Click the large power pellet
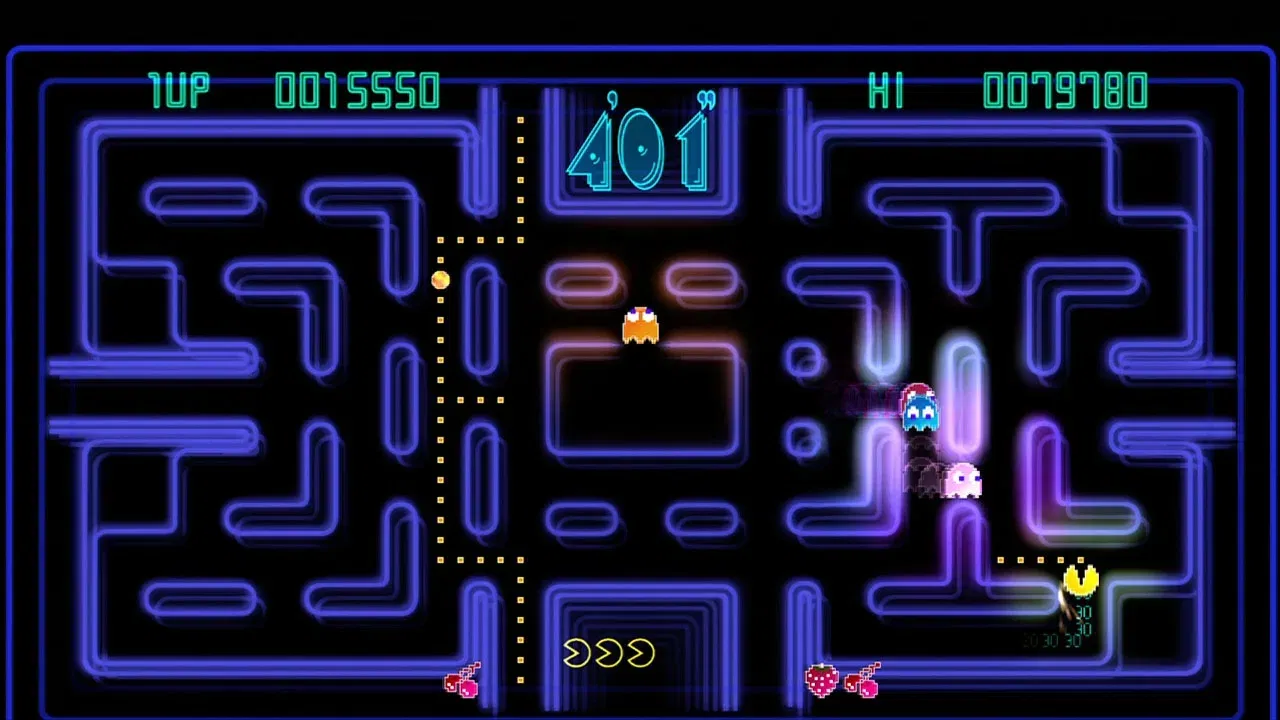 440,281
